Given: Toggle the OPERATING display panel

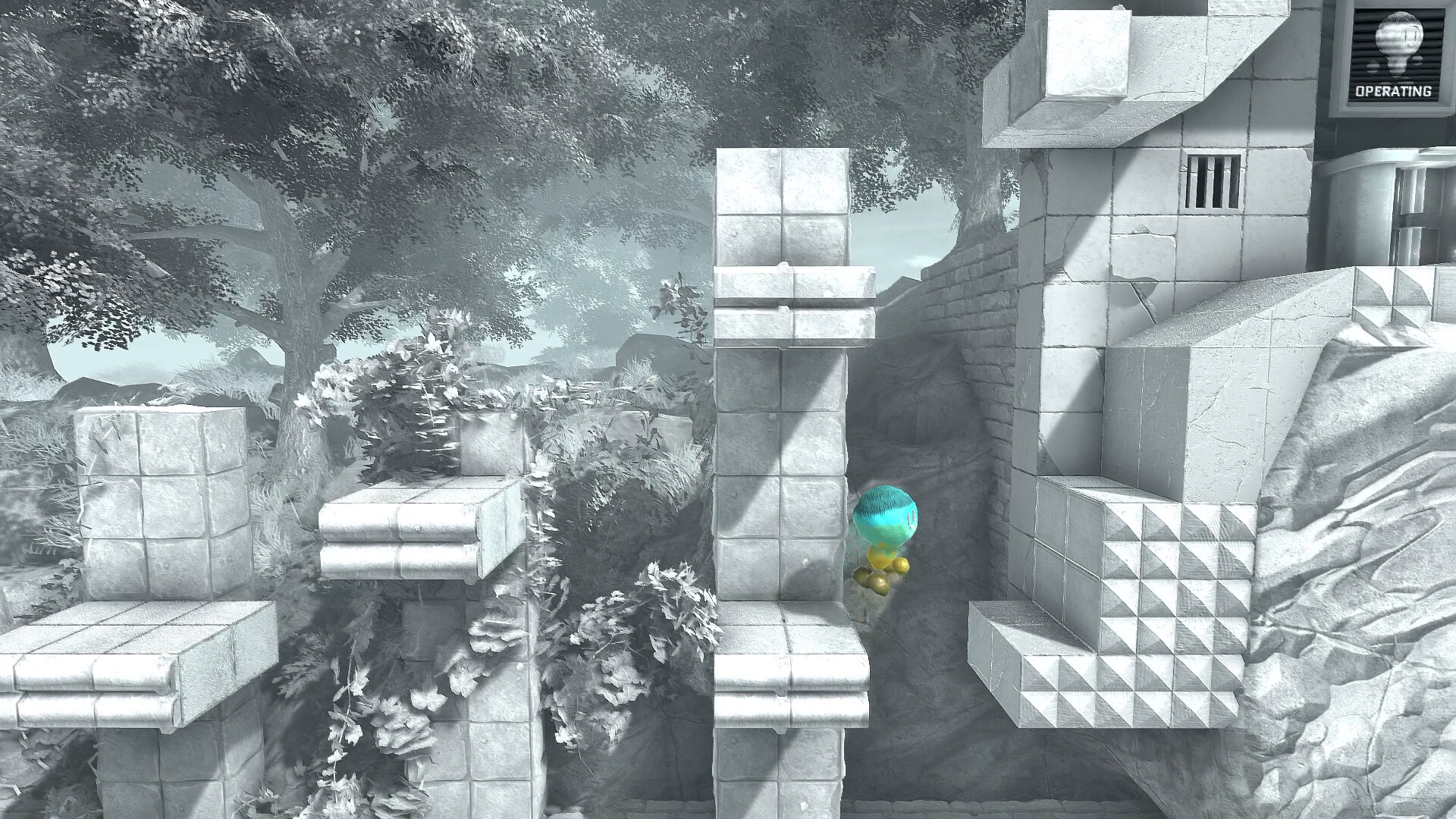Looking at the screenshot, I should 1395,57.
